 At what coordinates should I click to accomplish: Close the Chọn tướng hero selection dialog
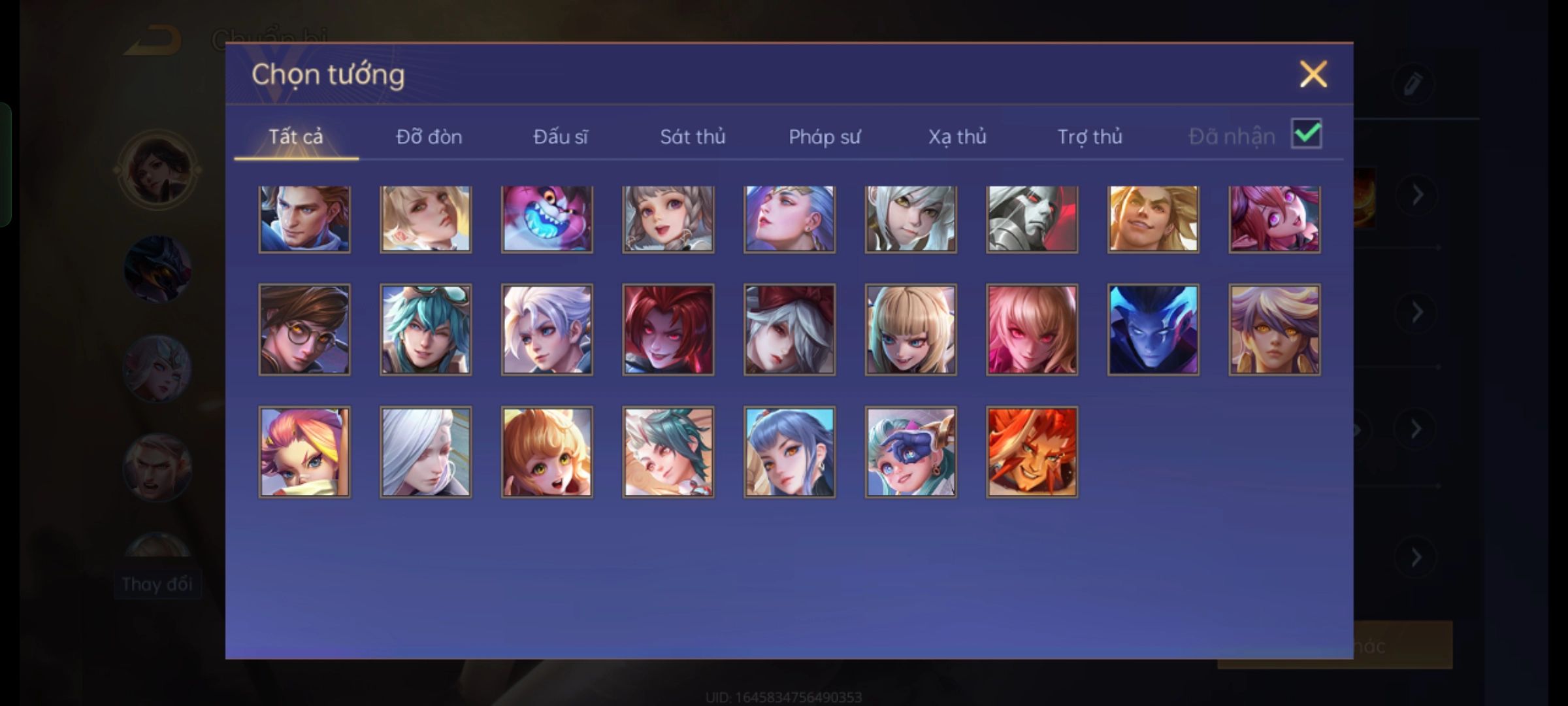(x=1313, y=74)
